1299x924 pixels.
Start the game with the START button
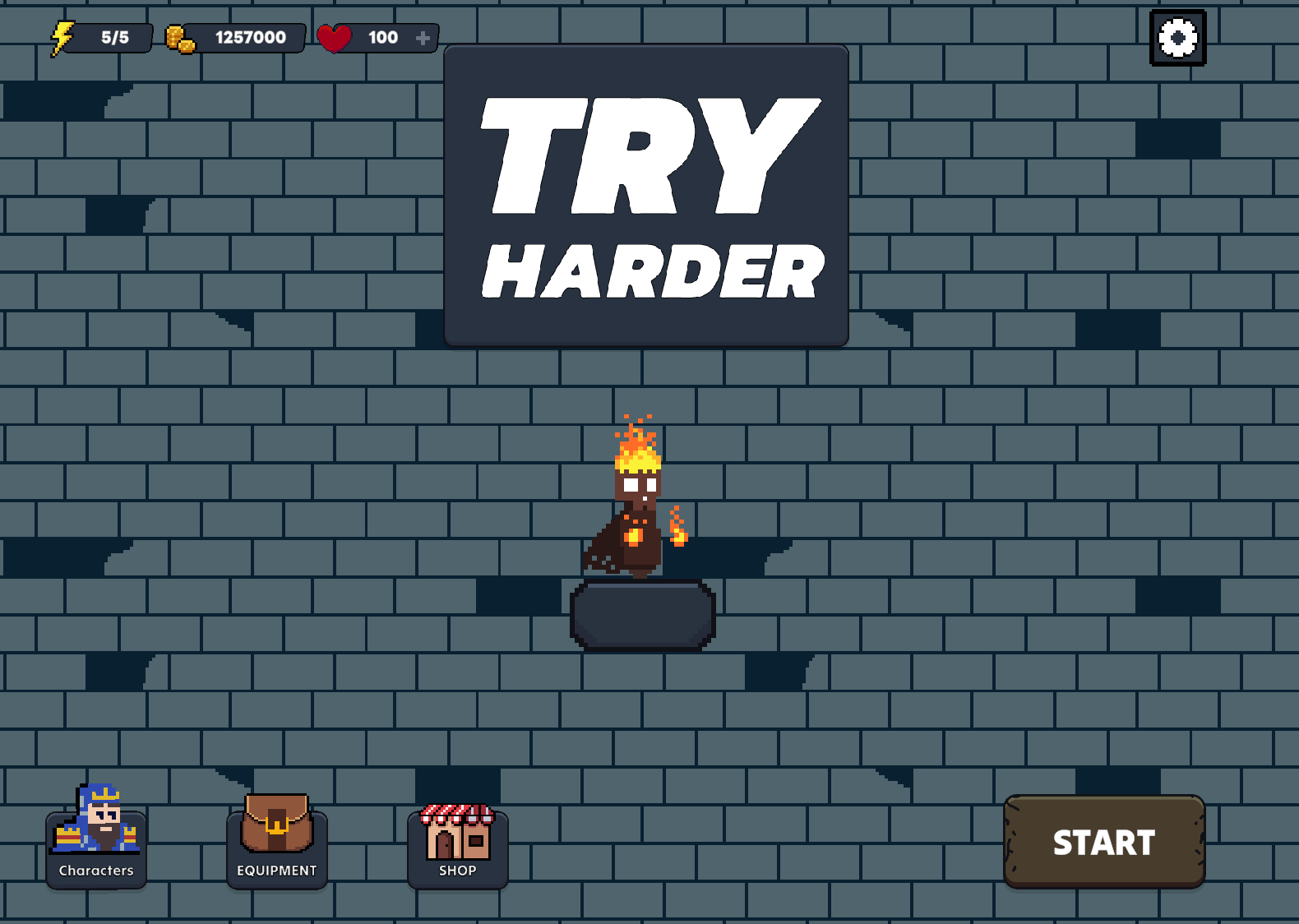tap(1103, 842)
